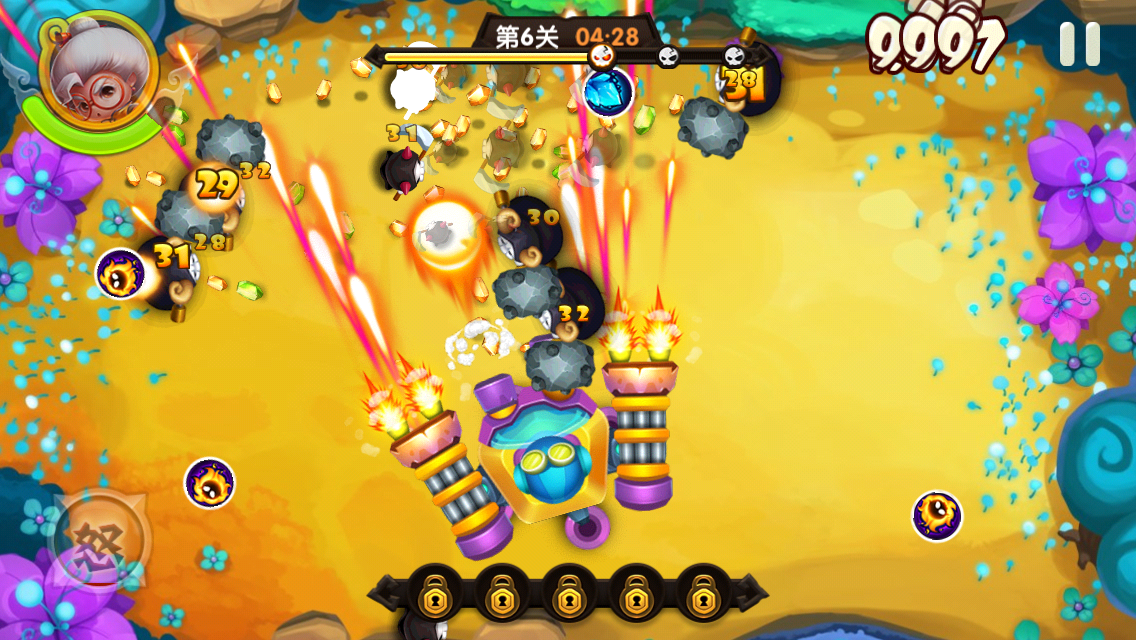Pause the game
Viewport: 1136px width, 640px height.
tap(1079, 44)
